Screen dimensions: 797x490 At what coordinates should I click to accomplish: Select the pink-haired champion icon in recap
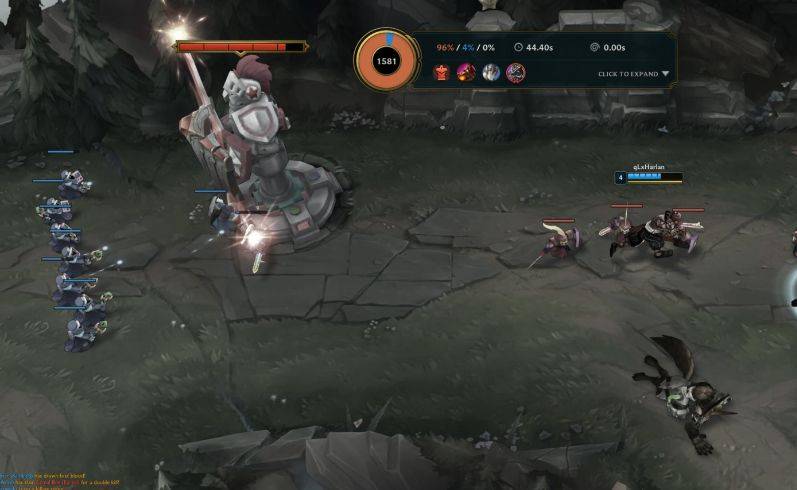[x=466, y=72]
